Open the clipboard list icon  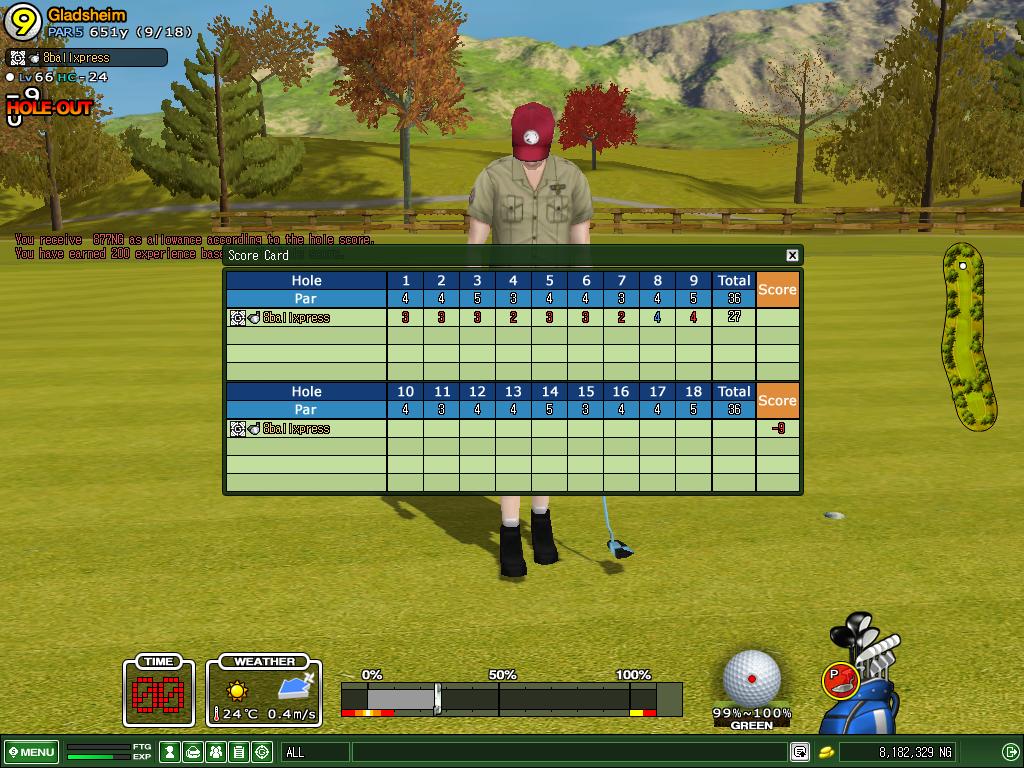pyautogui.click(x=239, y=752)
